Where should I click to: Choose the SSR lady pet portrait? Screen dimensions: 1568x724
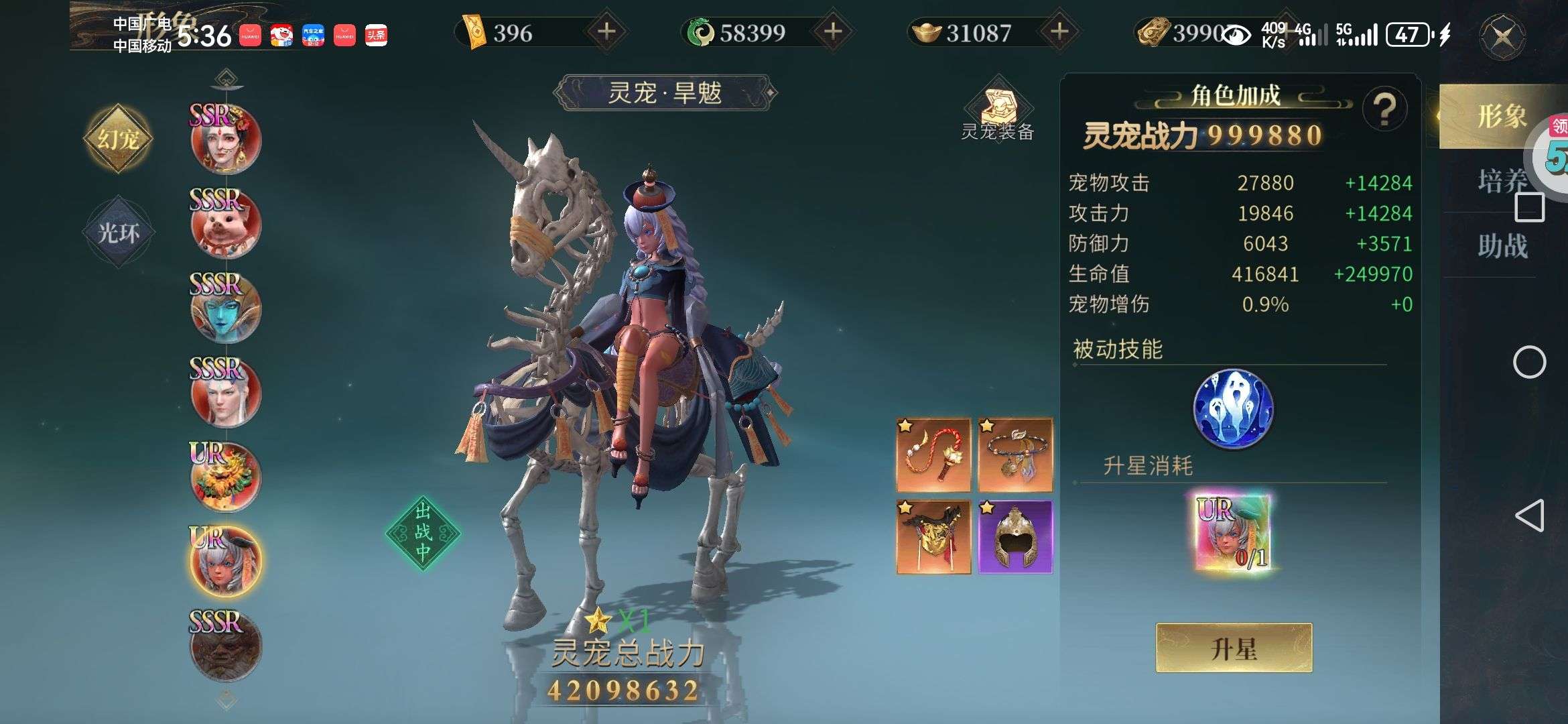pyautogui.click(x=226, y=140)
